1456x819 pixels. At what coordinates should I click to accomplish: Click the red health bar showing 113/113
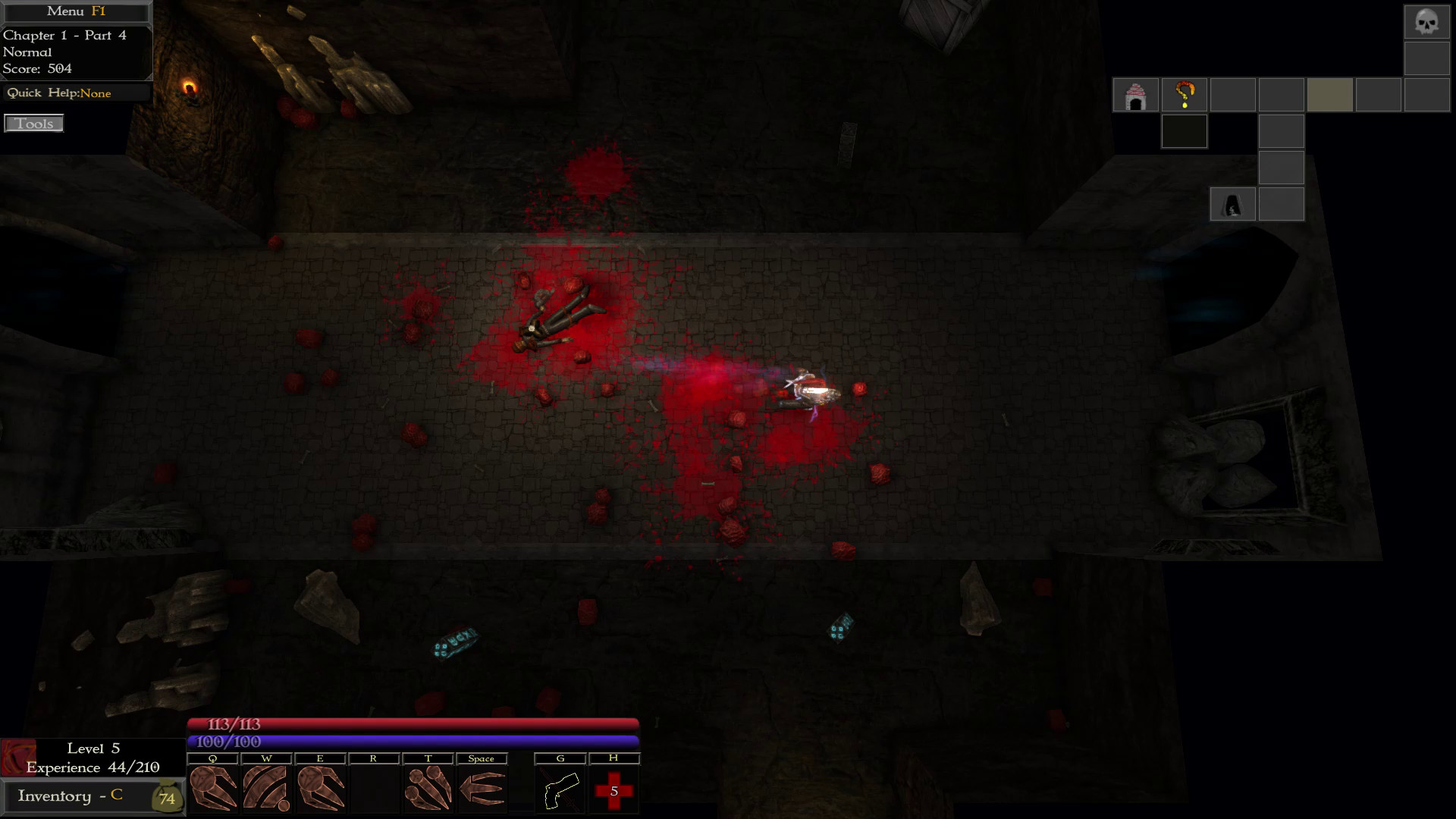[x=413, y=724]
